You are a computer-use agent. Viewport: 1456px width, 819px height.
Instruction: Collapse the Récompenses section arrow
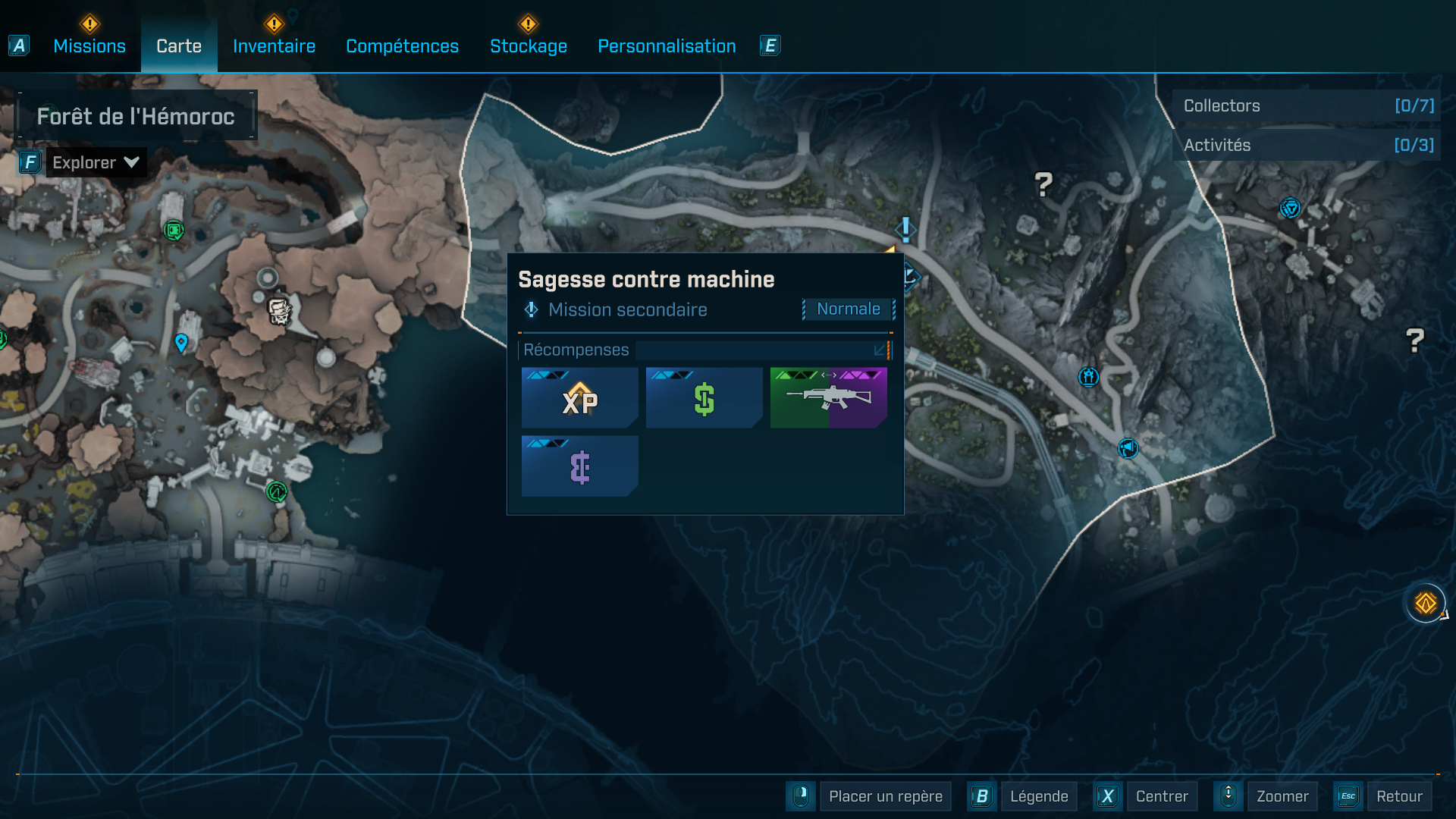(880, 350)
